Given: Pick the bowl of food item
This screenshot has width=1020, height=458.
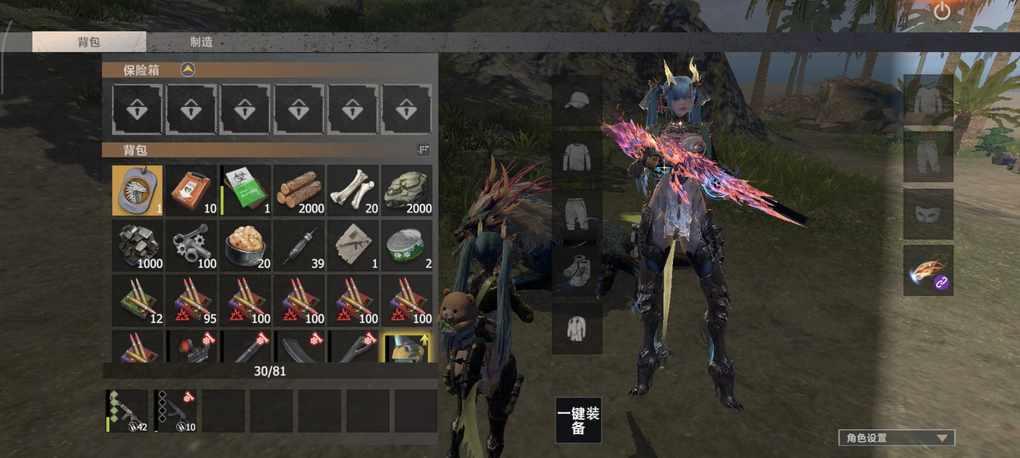Looking at the screenshot, I should coord(245,244).
